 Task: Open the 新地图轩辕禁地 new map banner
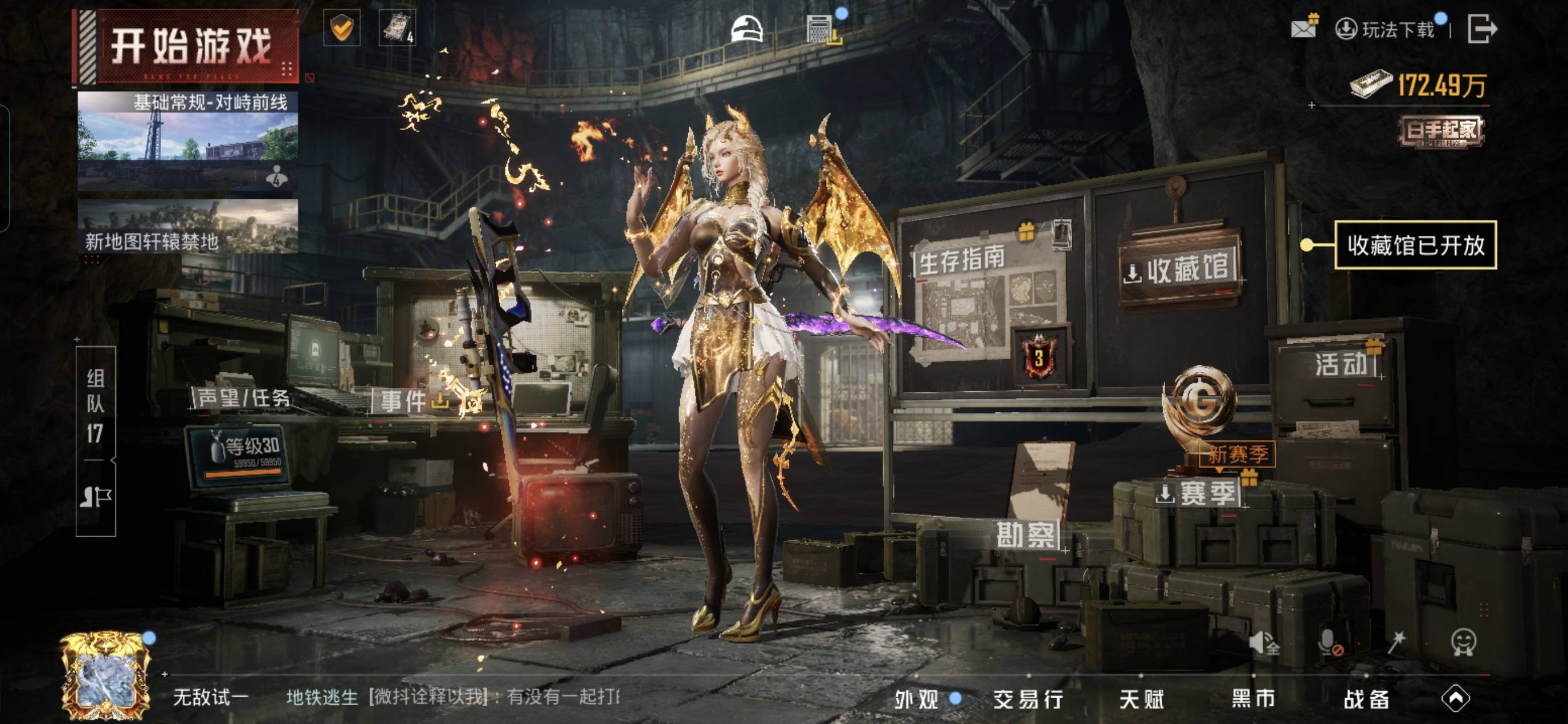(187, 226)
